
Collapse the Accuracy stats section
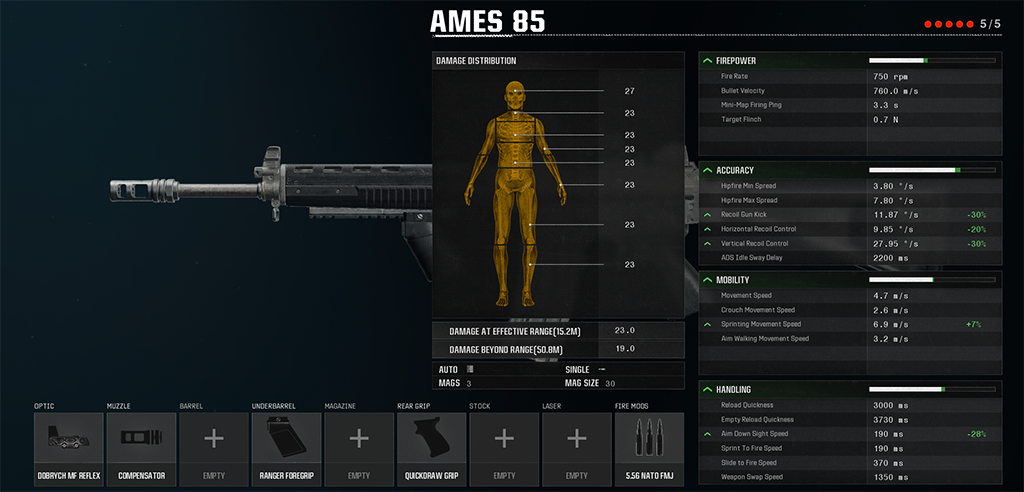click(x=708, y=170)
